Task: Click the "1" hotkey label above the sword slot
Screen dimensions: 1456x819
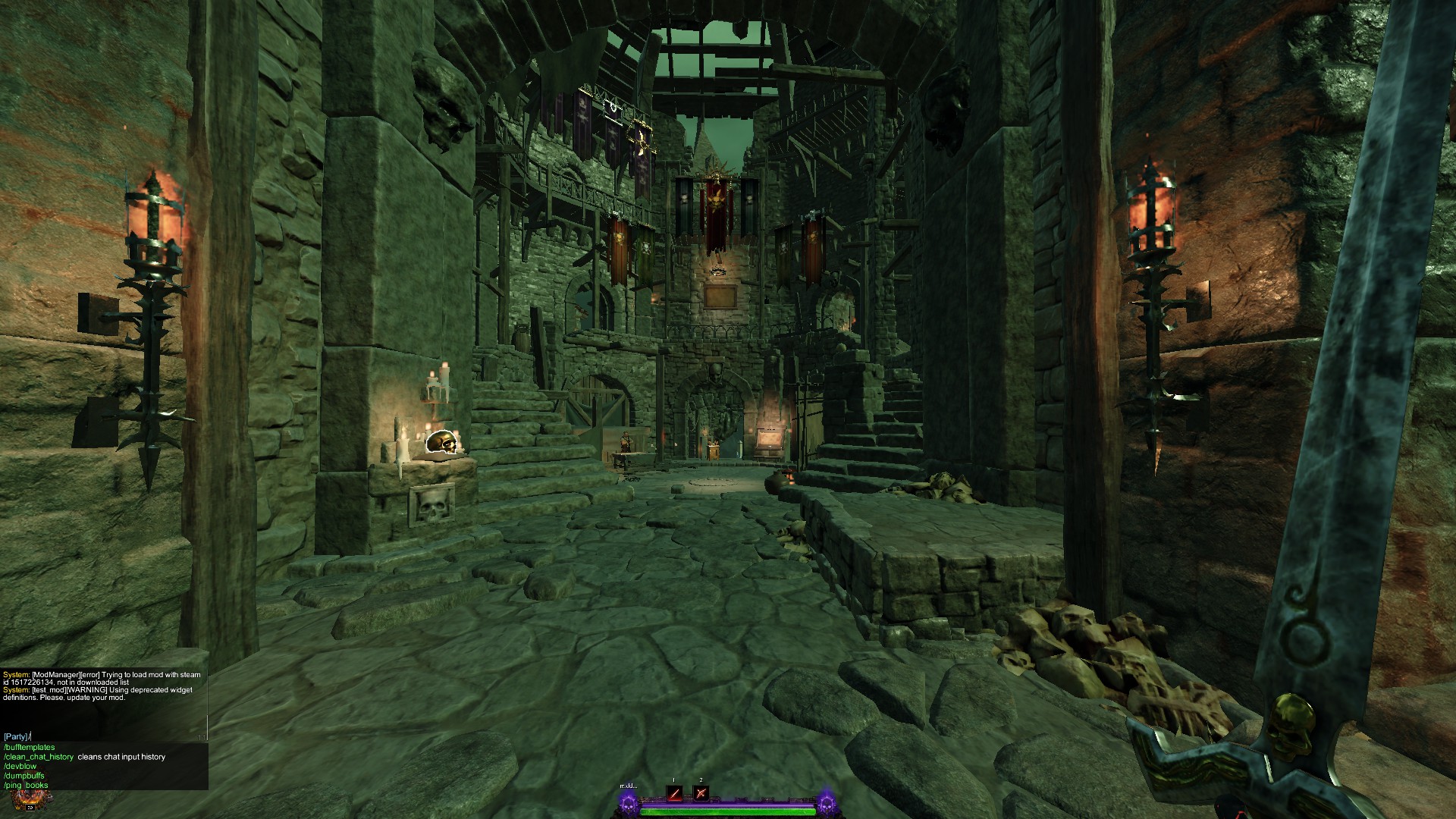Action: click(x=673, y=780)
